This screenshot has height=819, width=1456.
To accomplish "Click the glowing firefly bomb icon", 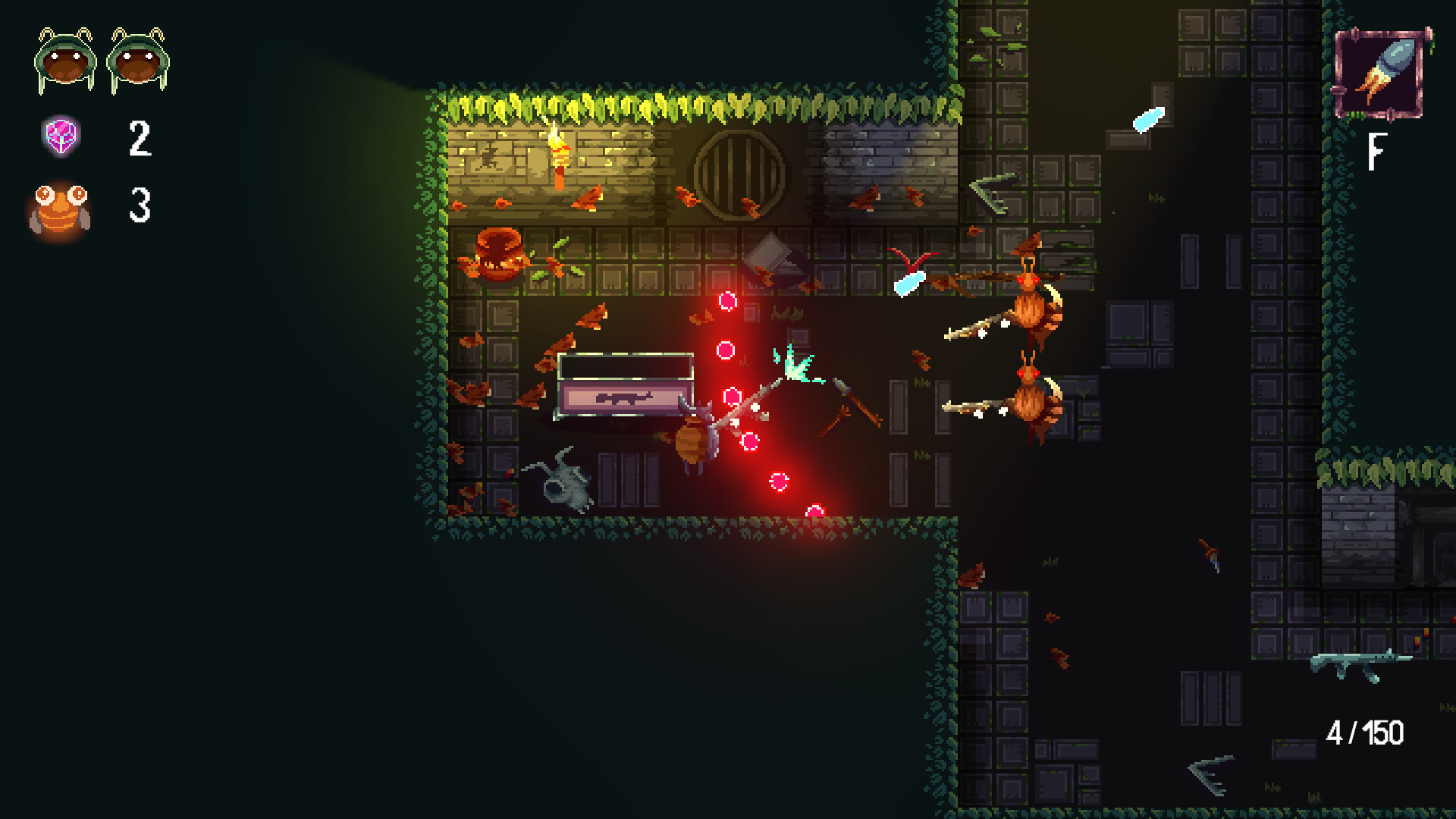I will pos(61,206).
